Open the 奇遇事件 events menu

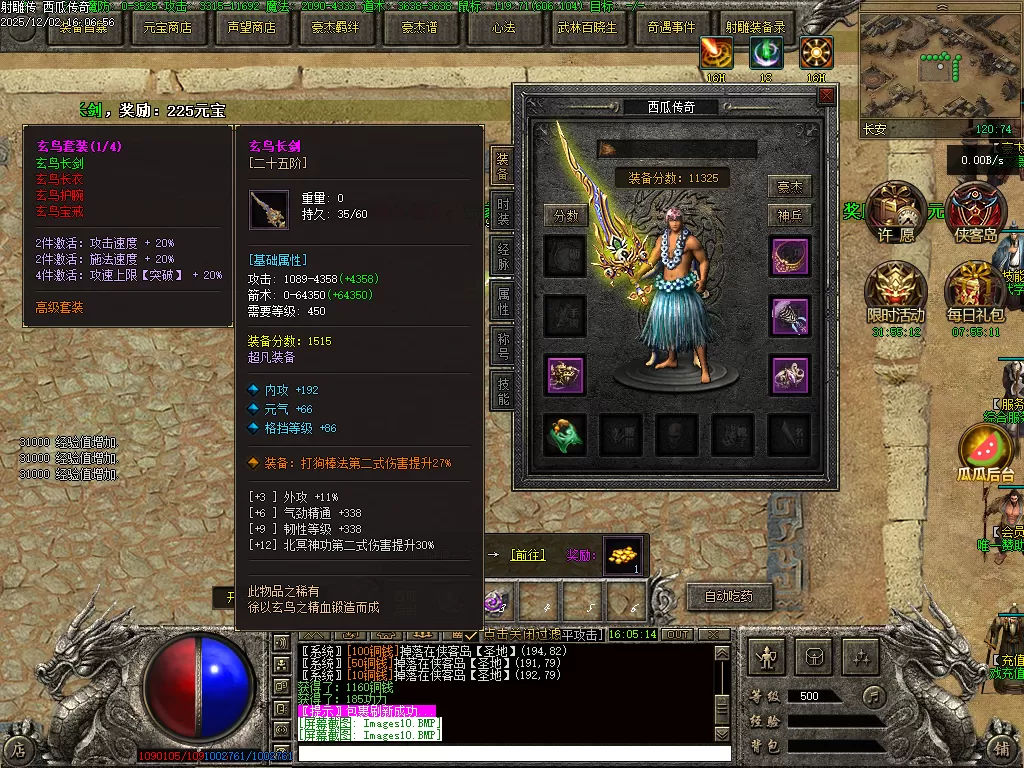click(671, 27)
